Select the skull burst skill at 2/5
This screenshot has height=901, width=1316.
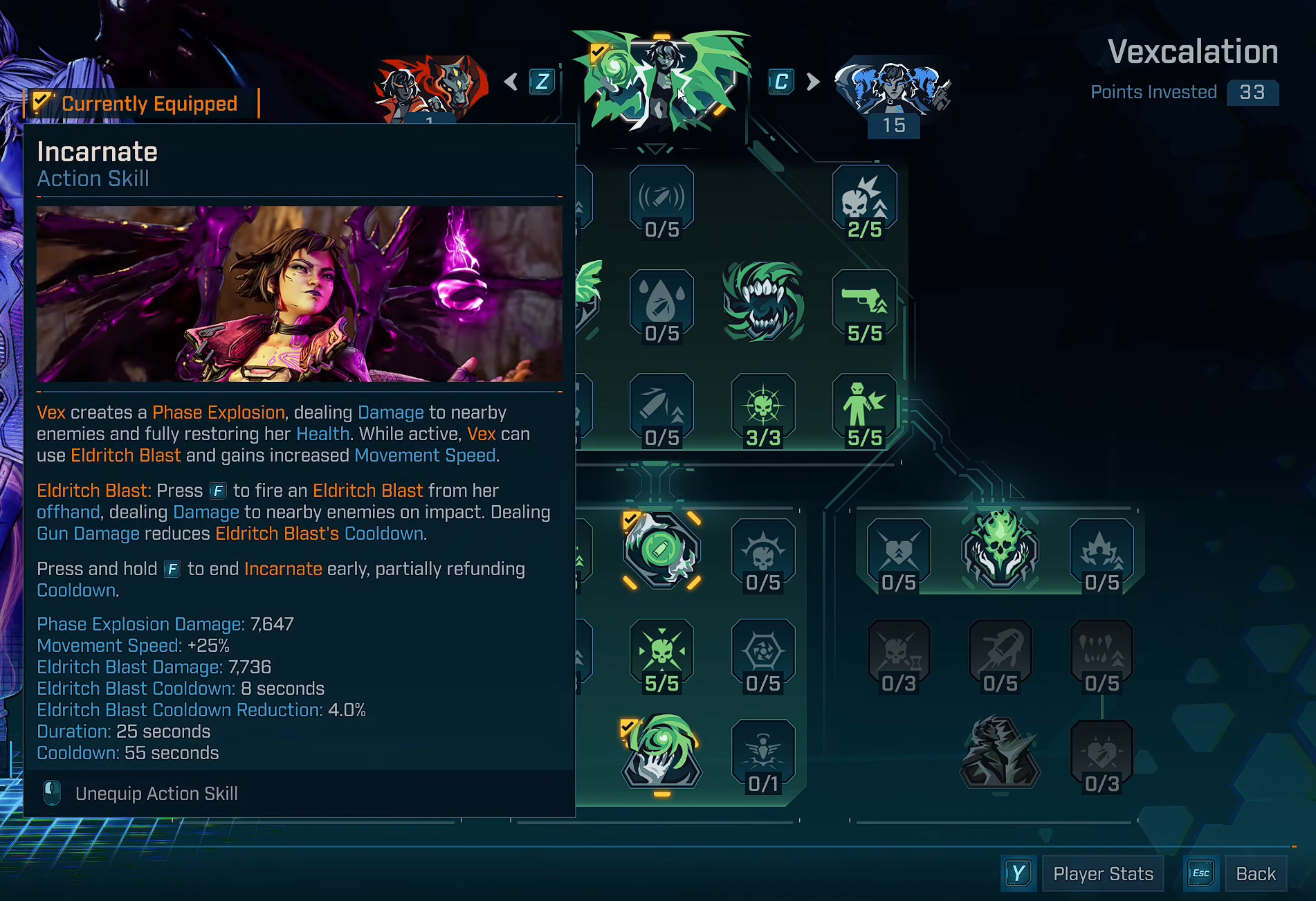tap(864, 201)
